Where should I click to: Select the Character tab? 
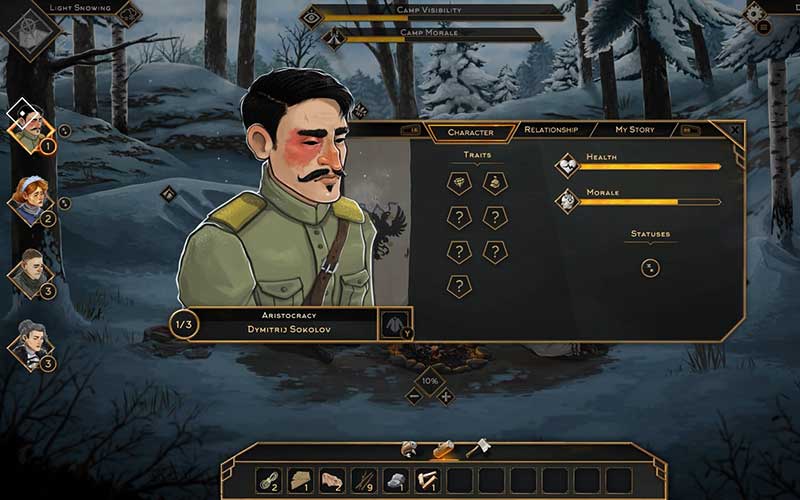point(470,132)
